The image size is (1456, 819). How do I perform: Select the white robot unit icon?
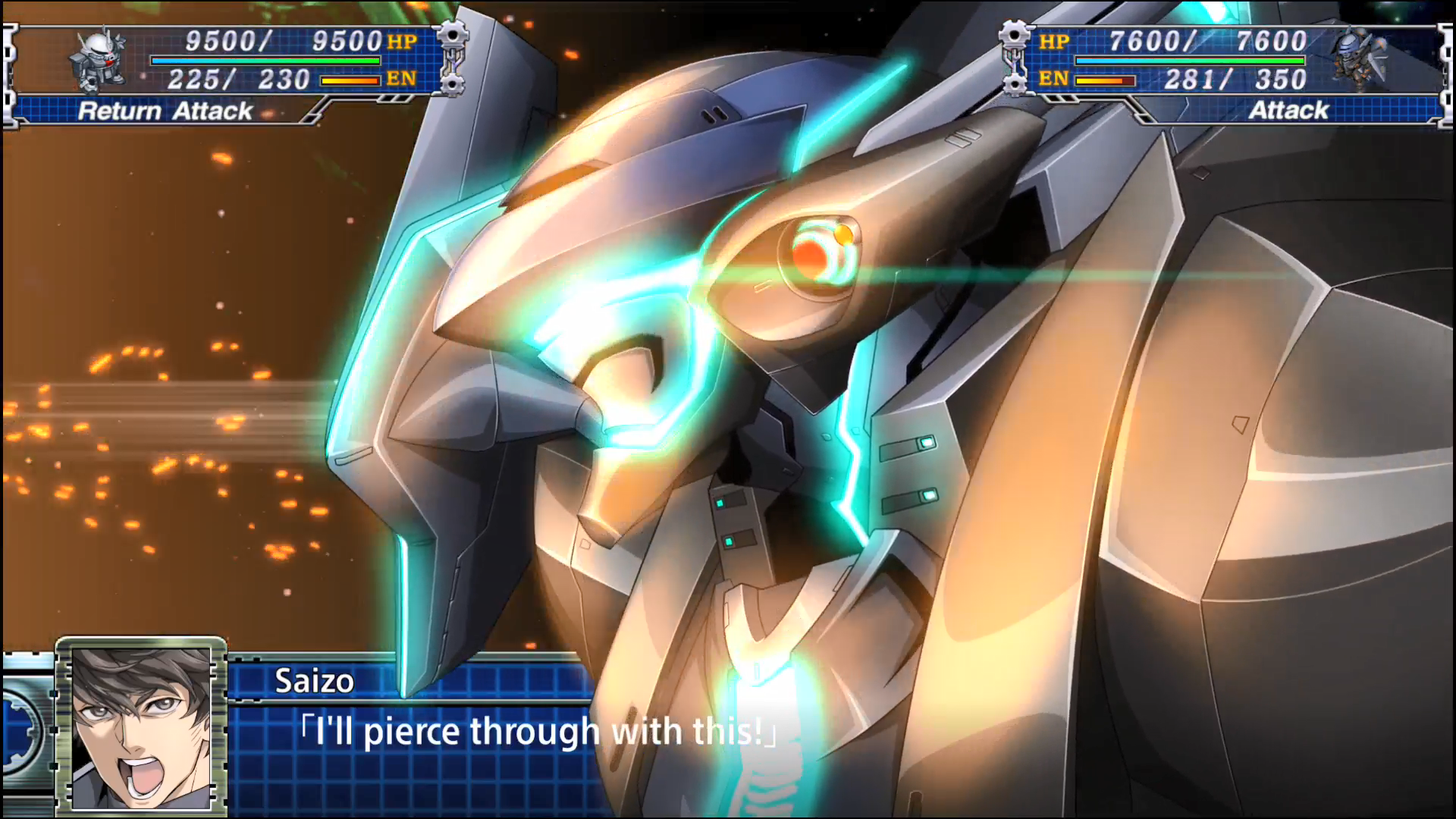click(x=98, y=61)
